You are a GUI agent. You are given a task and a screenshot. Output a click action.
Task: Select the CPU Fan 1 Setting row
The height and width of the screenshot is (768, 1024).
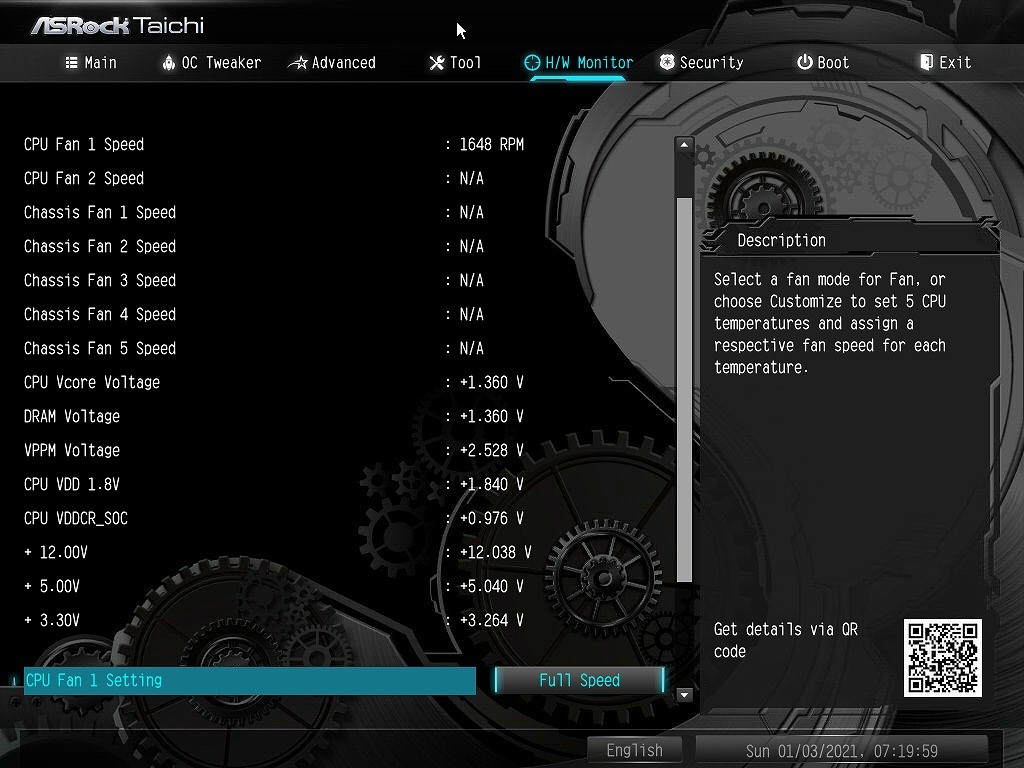[x=249, y=681]
